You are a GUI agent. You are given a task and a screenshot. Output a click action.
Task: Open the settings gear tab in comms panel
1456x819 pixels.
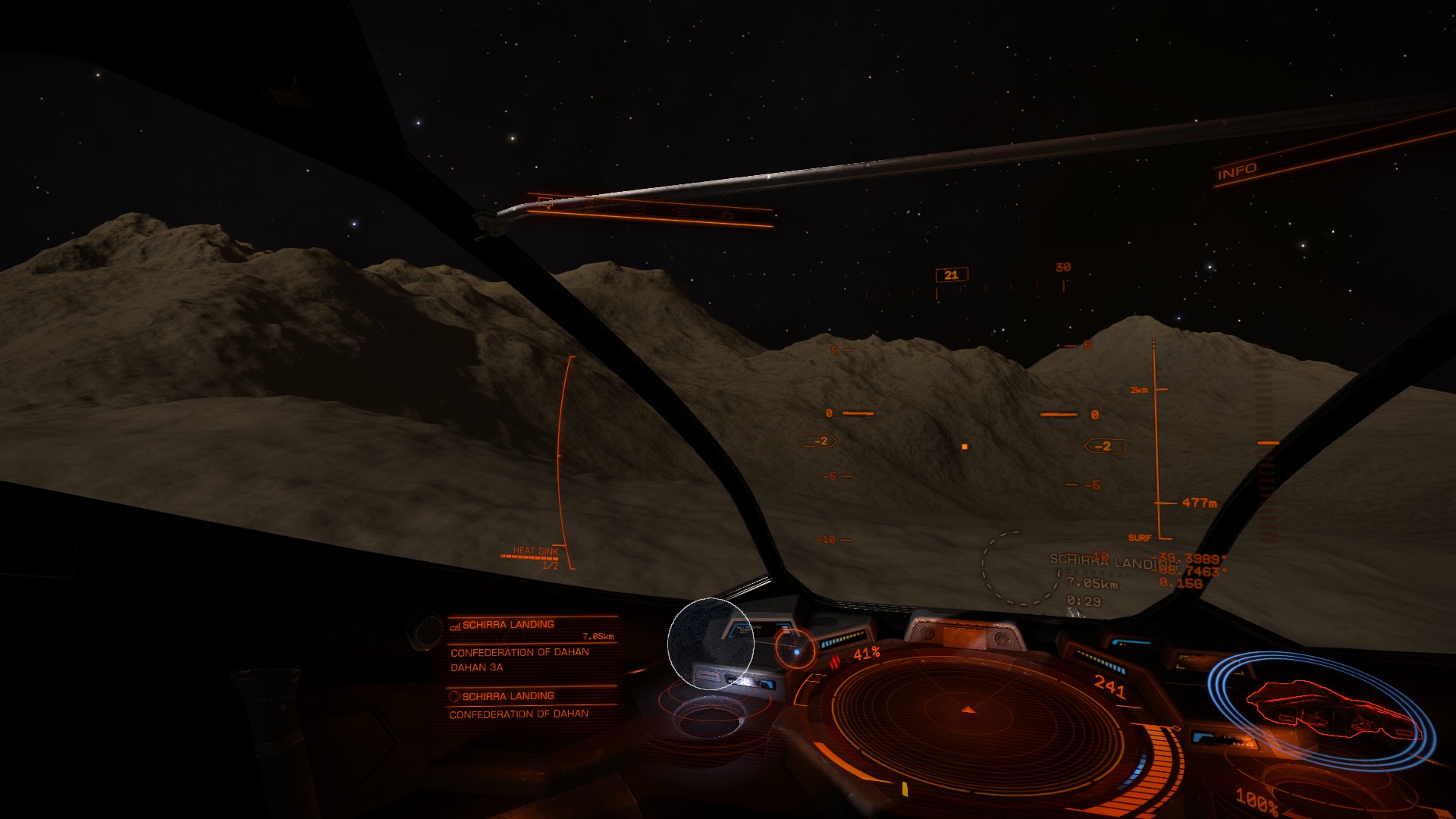pos(726,215)
